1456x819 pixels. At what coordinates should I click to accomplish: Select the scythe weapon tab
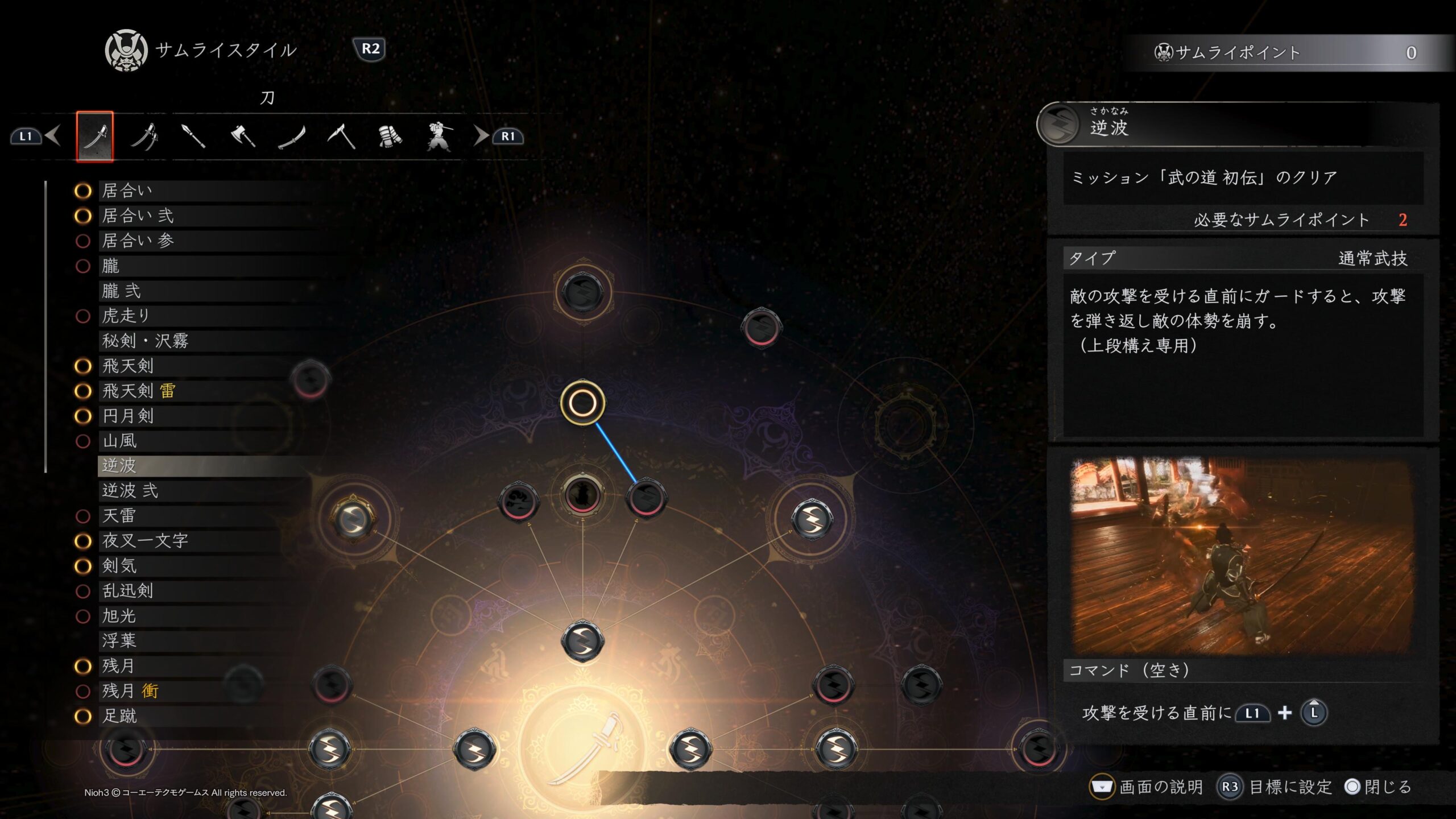point(341,136)
